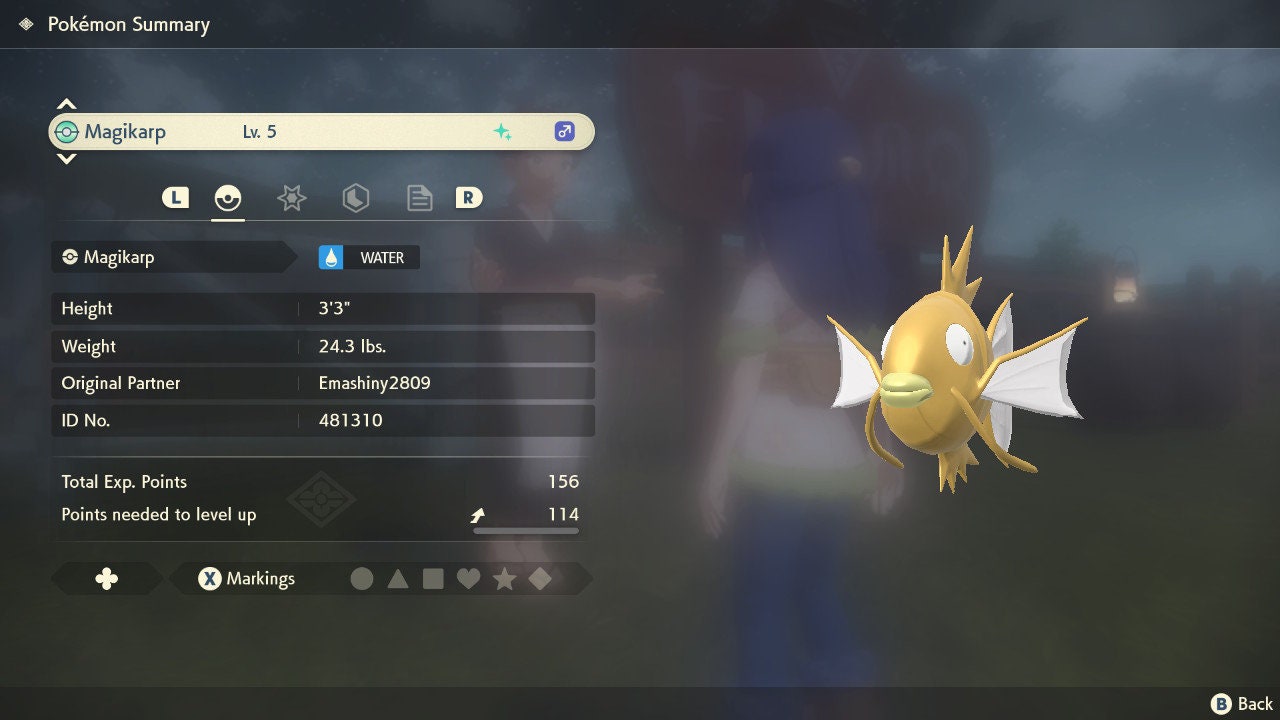Toggle the heart marking
The height and width of the screenshot is (720, 1280).
[x=468, y=579]
